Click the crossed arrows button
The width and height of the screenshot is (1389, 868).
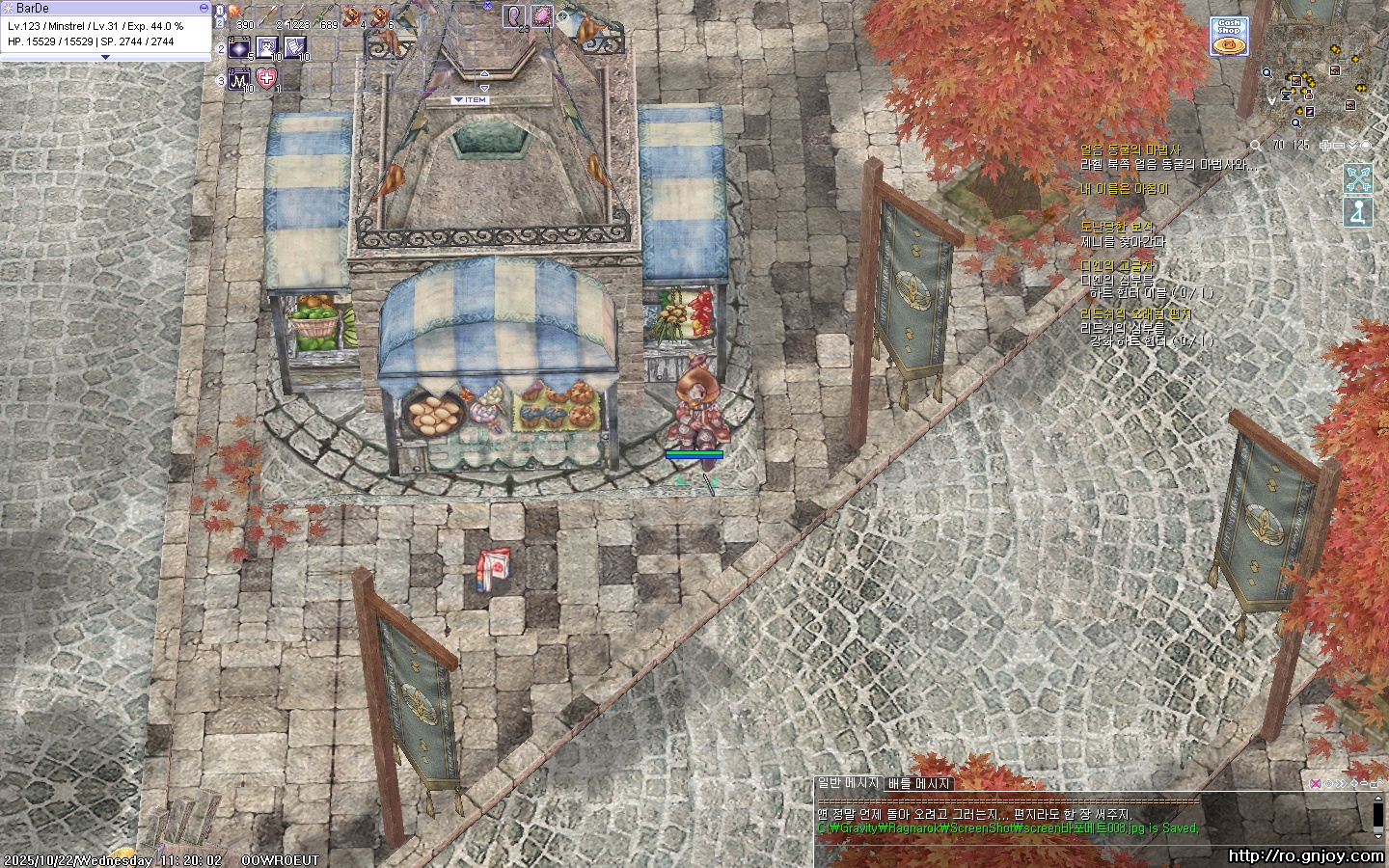(1358, 178)
